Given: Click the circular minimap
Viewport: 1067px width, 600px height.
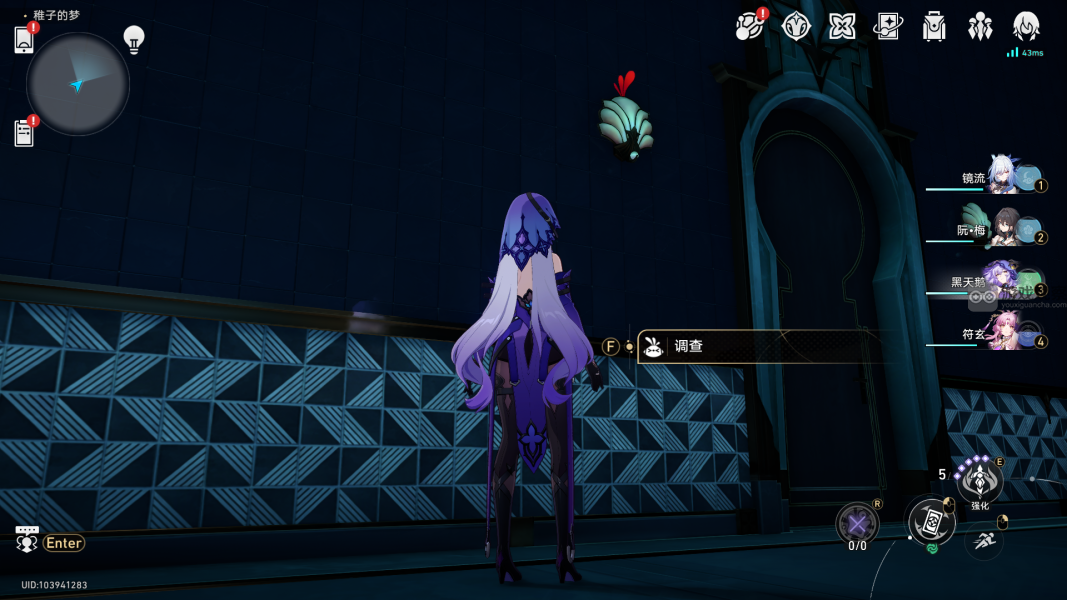Looking at the screenshot, I should point(78,84).
